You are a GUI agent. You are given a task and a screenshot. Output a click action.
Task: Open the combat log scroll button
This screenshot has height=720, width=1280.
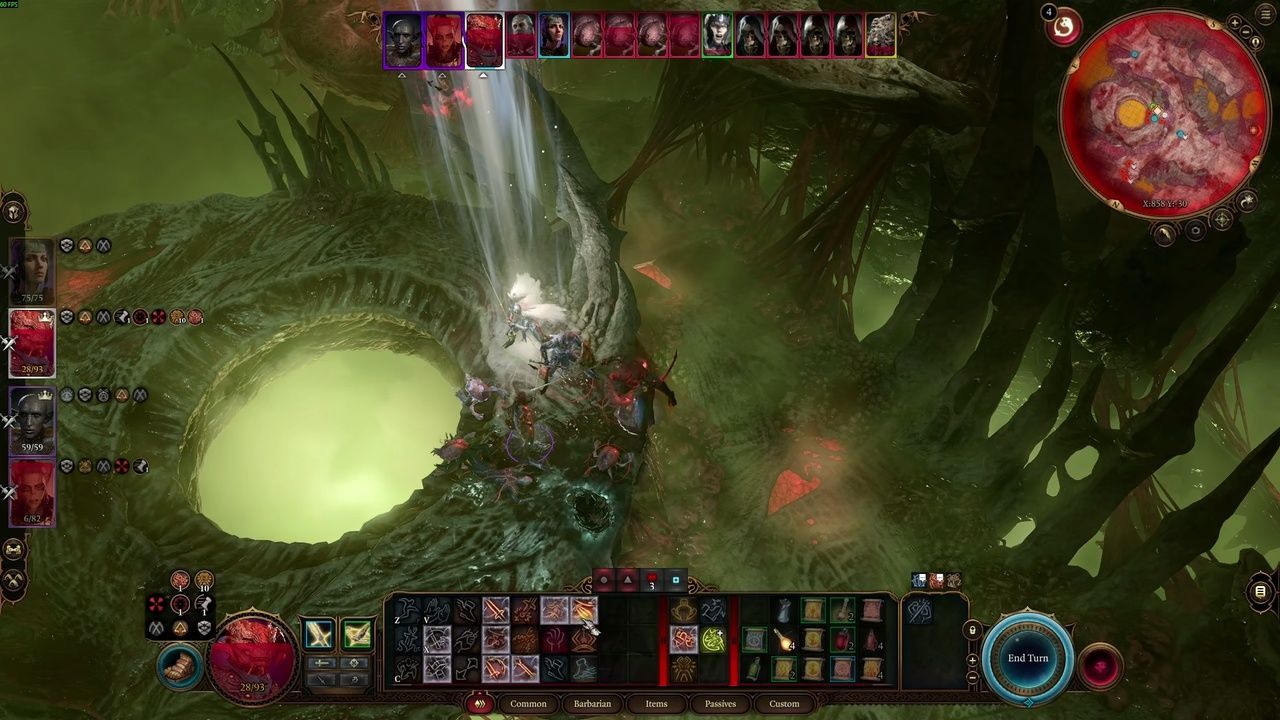pyautogui.click(x=1260, y=592)
